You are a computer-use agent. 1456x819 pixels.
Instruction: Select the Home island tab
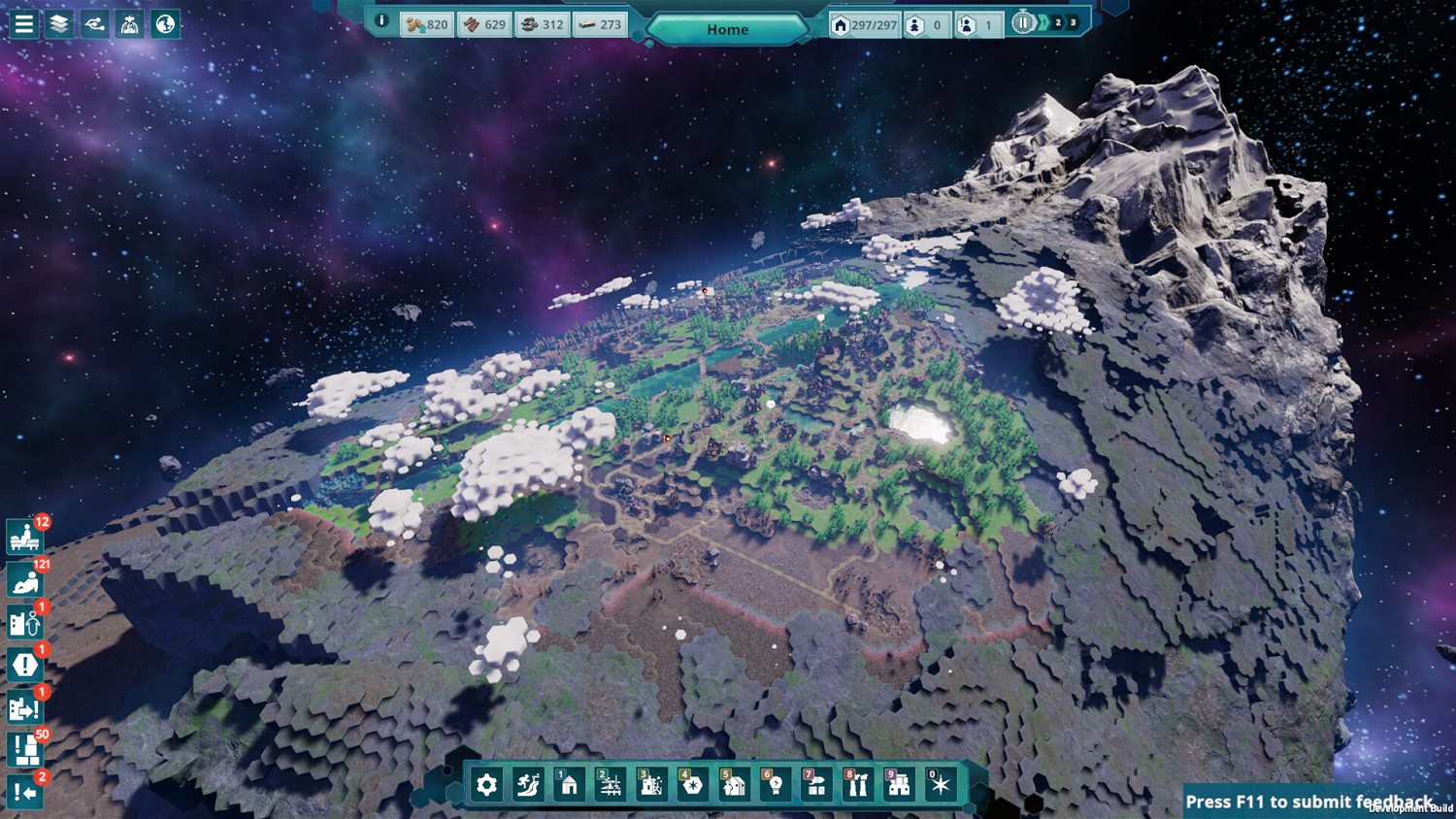point(727,29)
